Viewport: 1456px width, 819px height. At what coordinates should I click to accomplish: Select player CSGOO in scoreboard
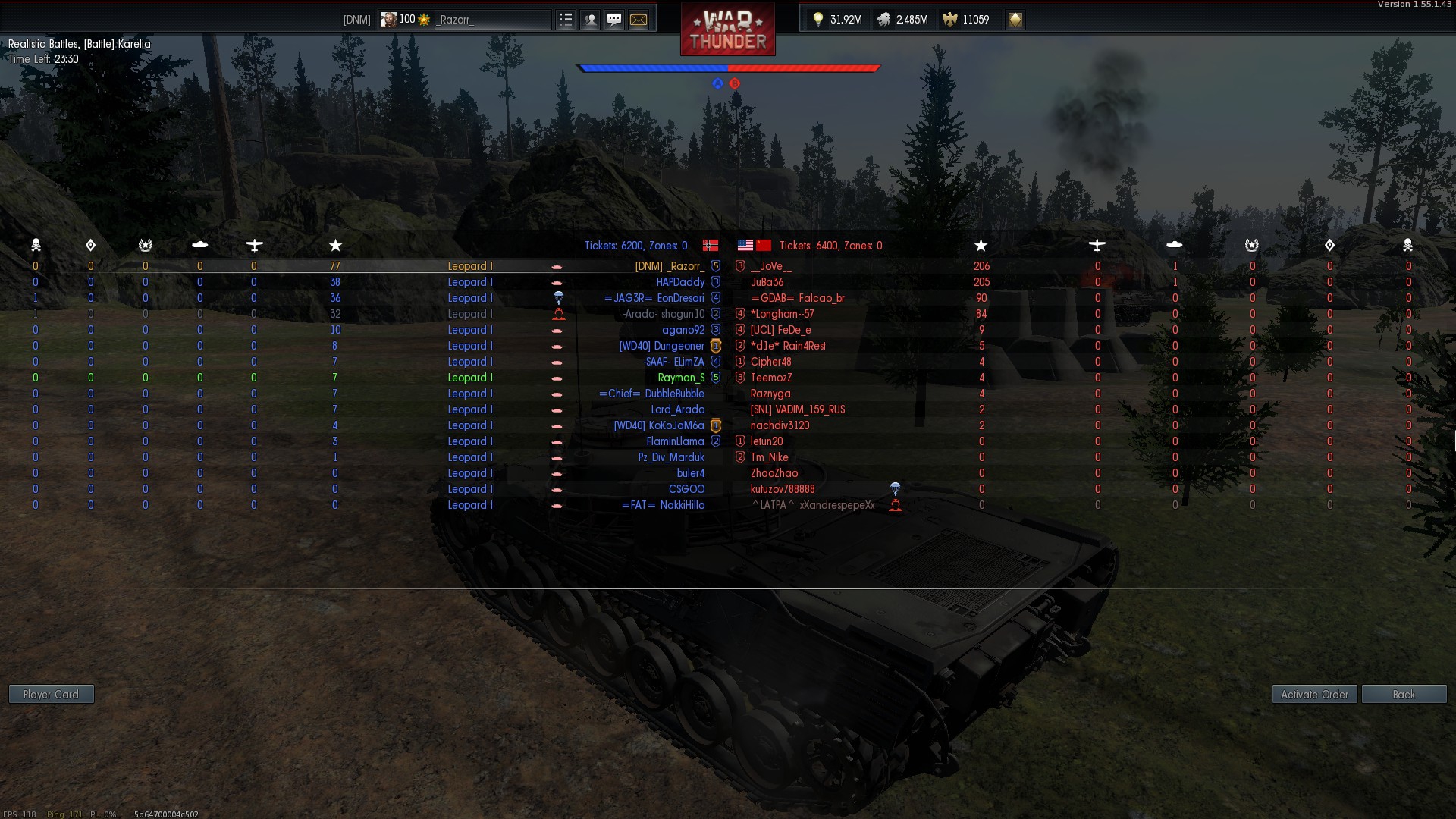click(686, 489)
